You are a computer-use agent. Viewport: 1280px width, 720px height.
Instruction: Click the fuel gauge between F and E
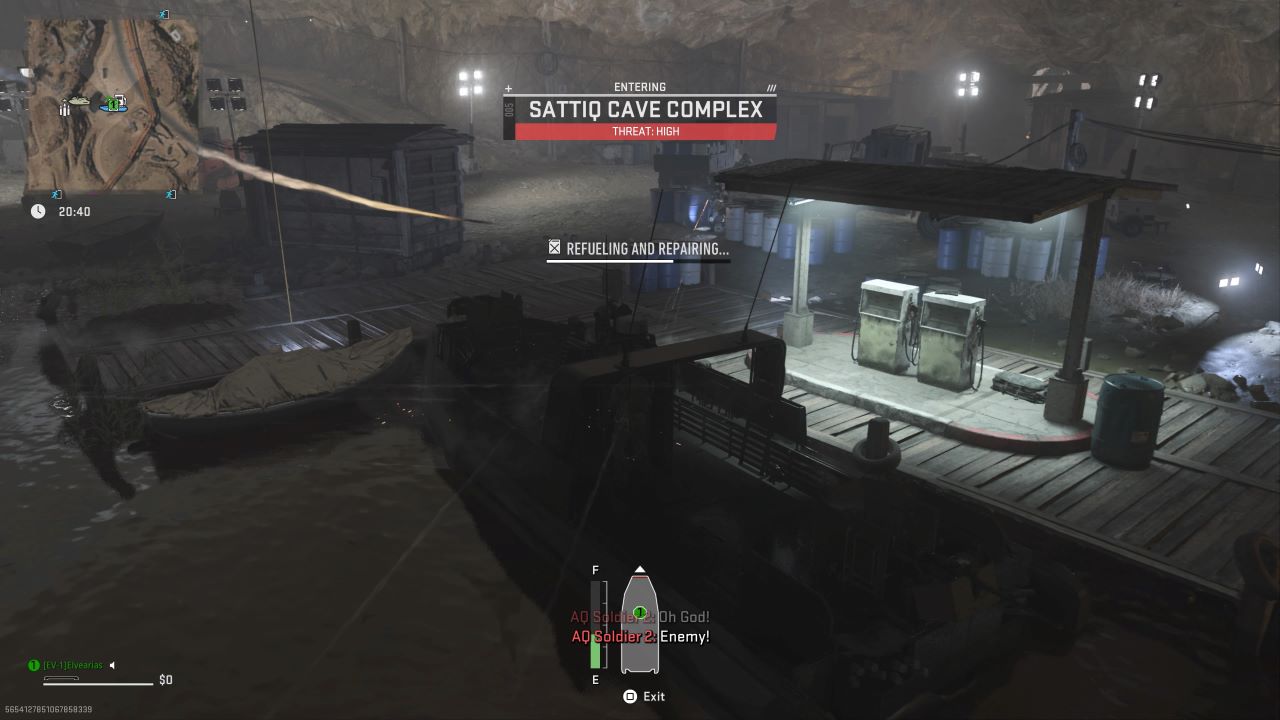tap(594, 624)
